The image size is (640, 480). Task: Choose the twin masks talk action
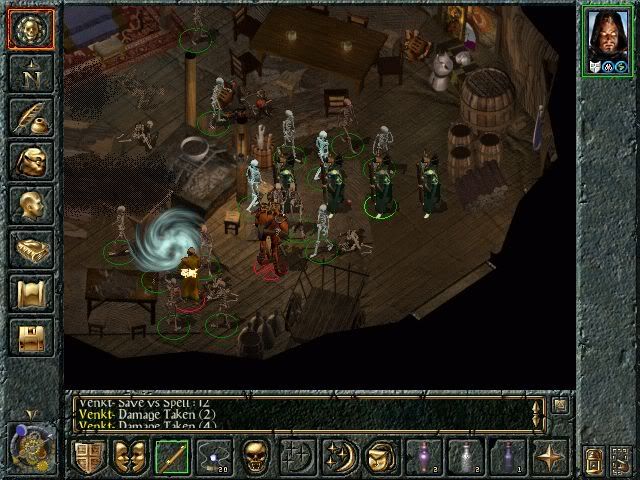coord(128,458)
